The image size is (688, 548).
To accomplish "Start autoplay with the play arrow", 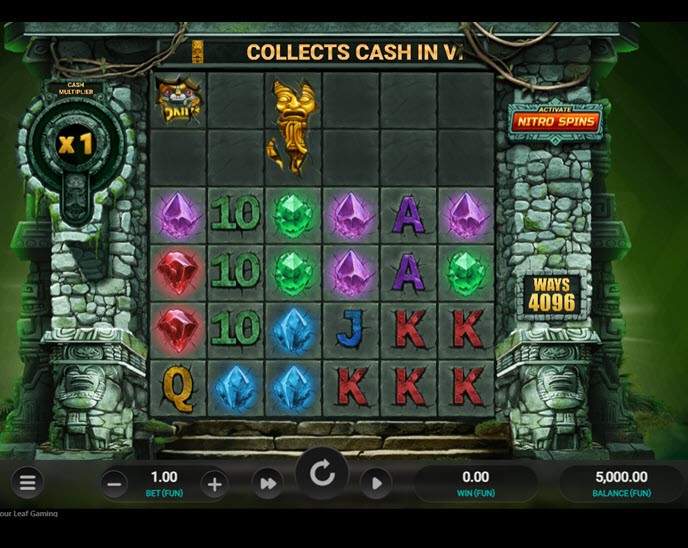I will coord(376,484).
